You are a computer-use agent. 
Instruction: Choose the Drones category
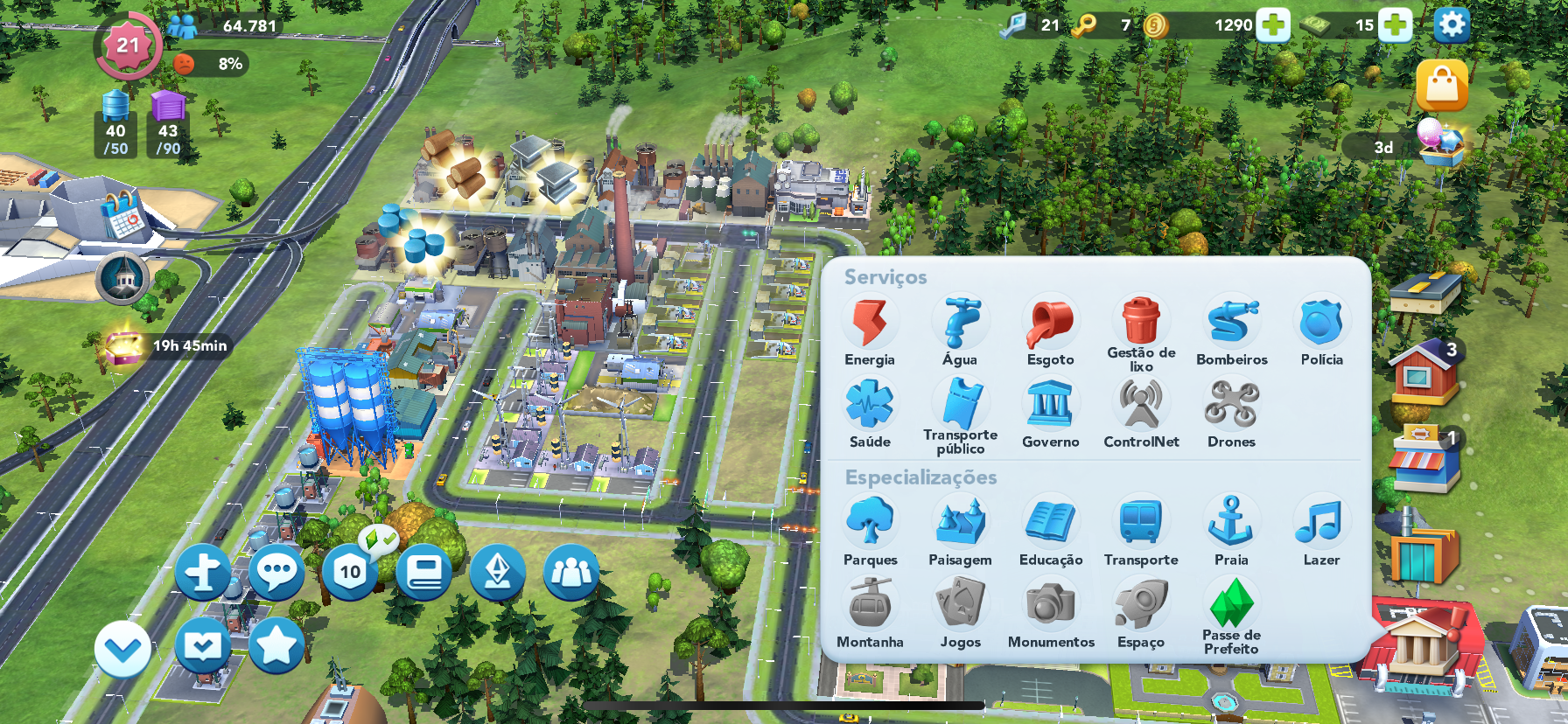pyautogui.click(x=1231, y=406)
